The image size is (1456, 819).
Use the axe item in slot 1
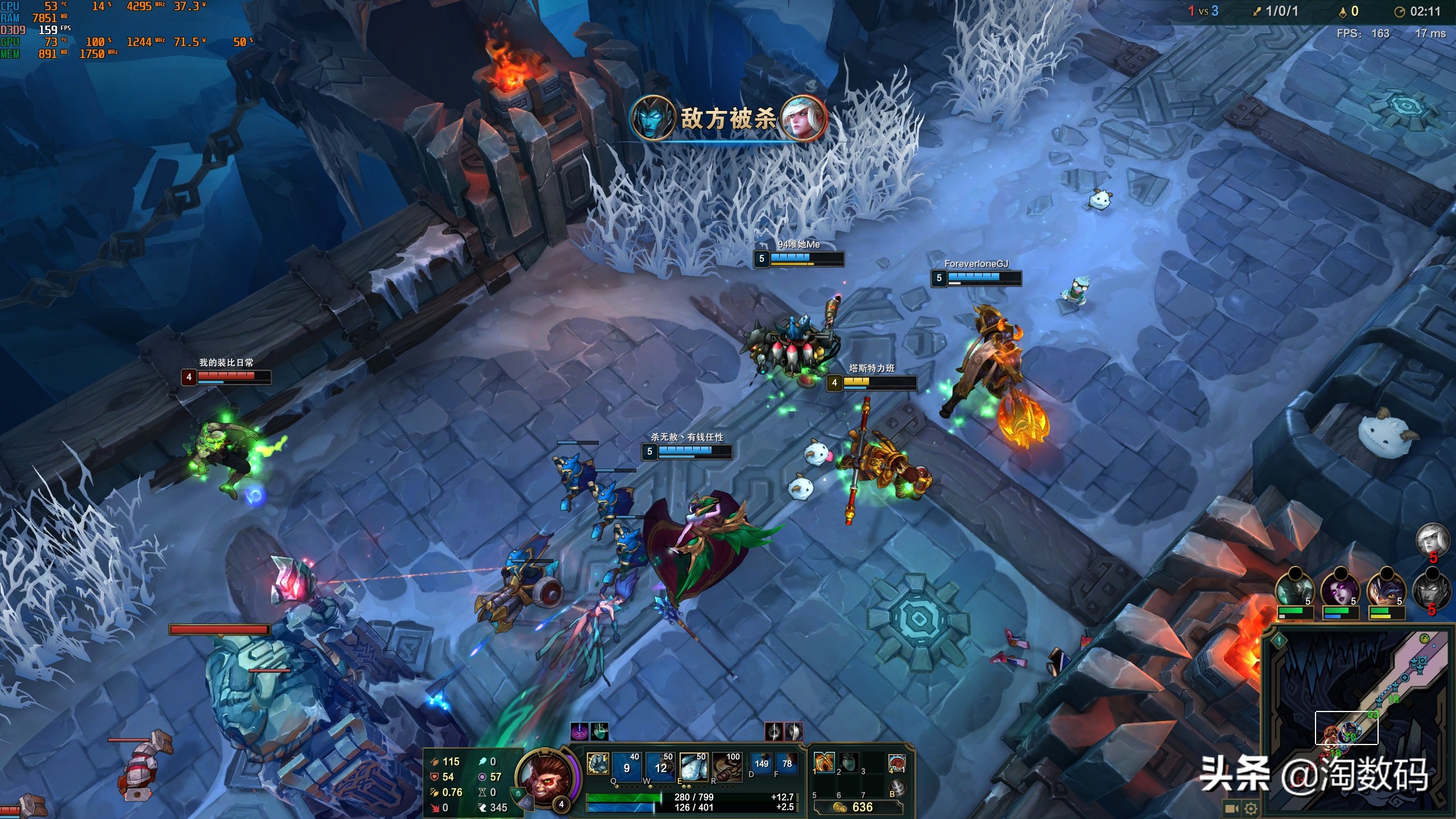tap(824, 763)
